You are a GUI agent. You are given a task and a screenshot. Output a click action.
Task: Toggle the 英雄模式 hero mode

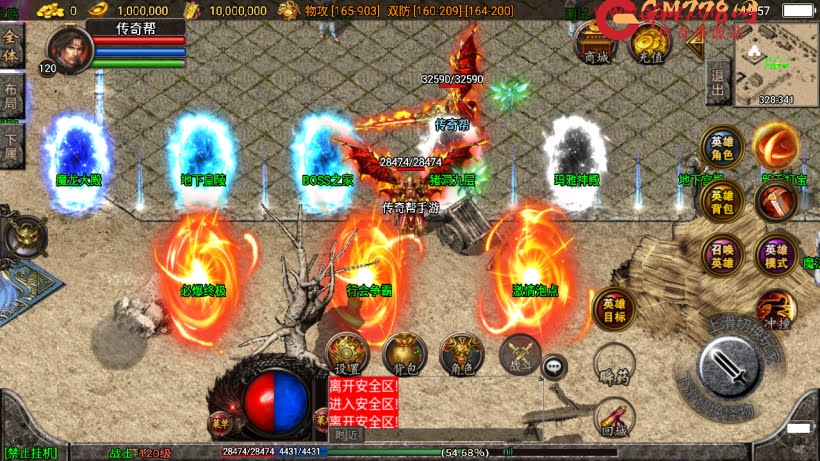tap(776, 256)
